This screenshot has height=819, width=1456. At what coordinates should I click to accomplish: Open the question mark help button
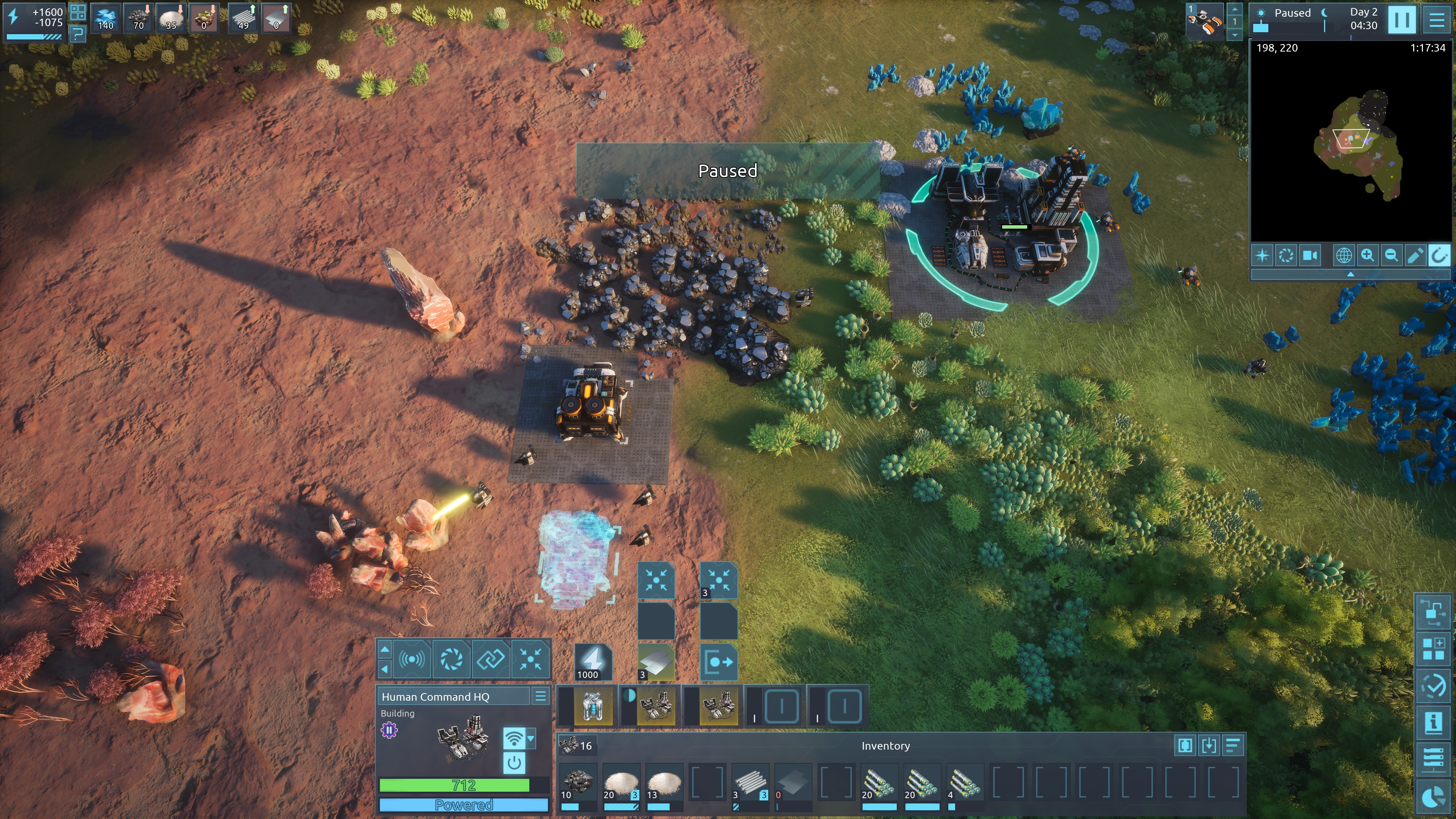pos(77,35)
